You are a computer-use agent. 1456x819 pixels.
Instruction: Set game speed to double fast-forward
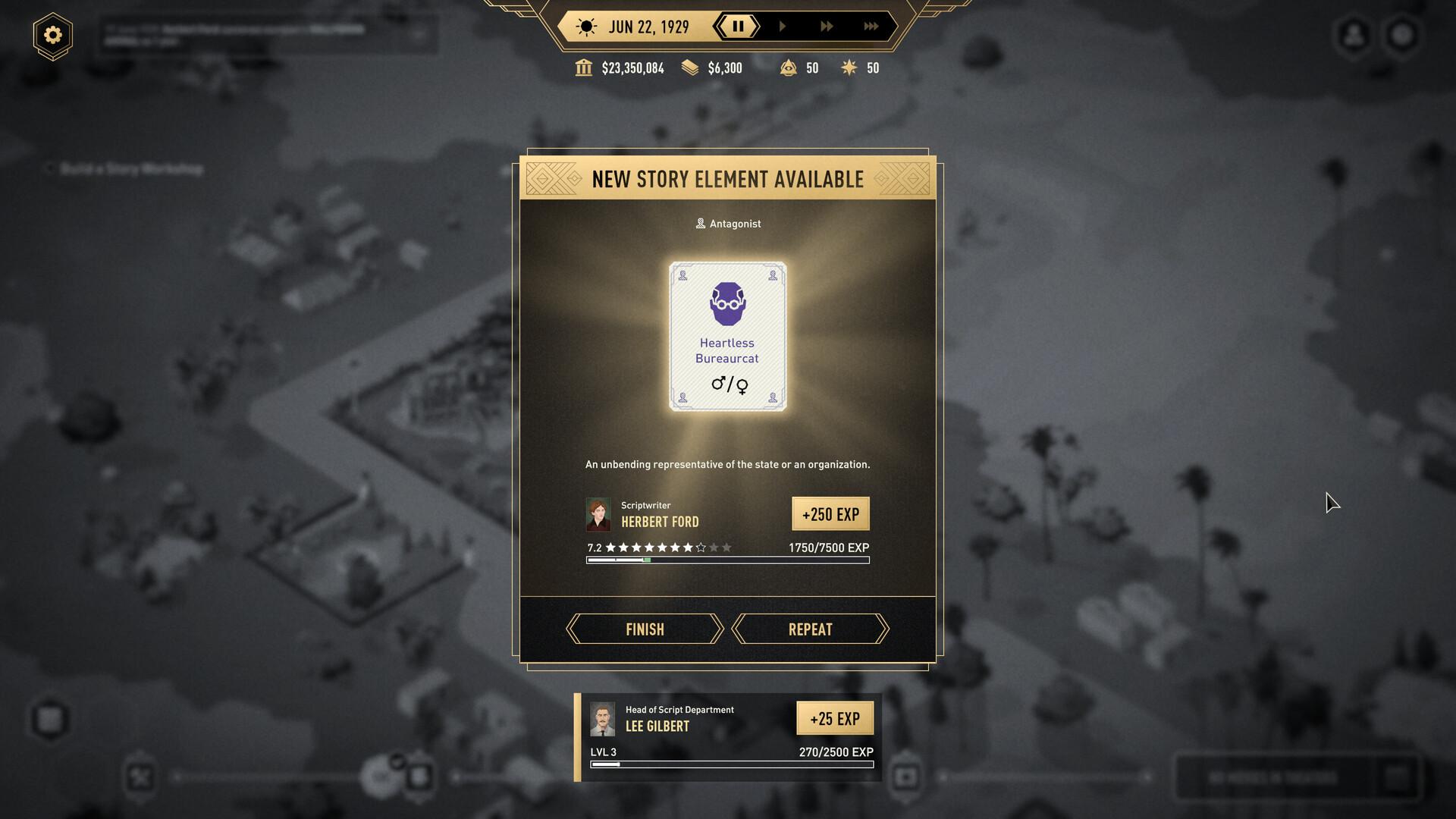[x=827, y=27]
